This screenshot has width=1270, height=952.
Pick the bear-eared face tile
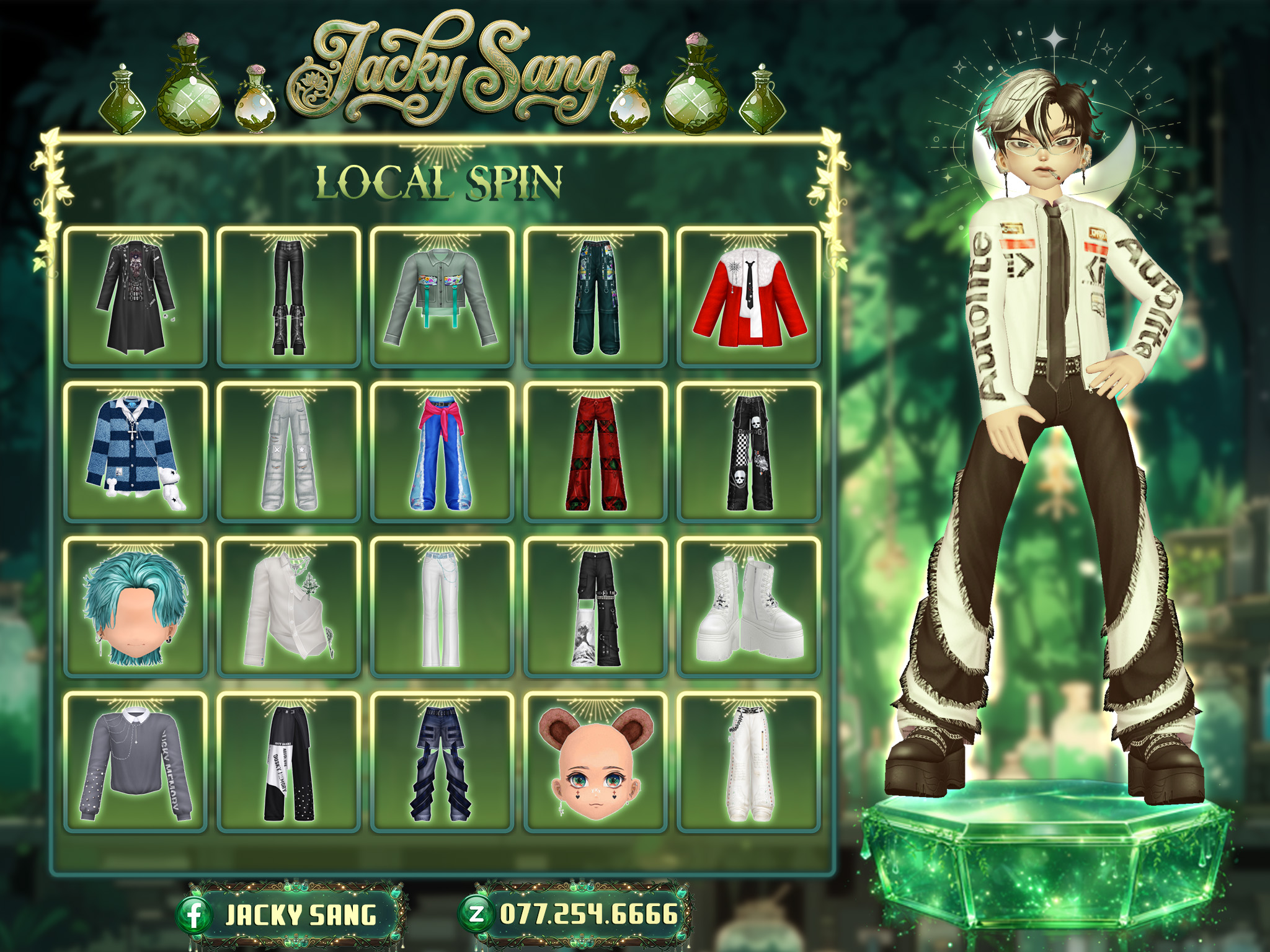click(x=595, y=762)
